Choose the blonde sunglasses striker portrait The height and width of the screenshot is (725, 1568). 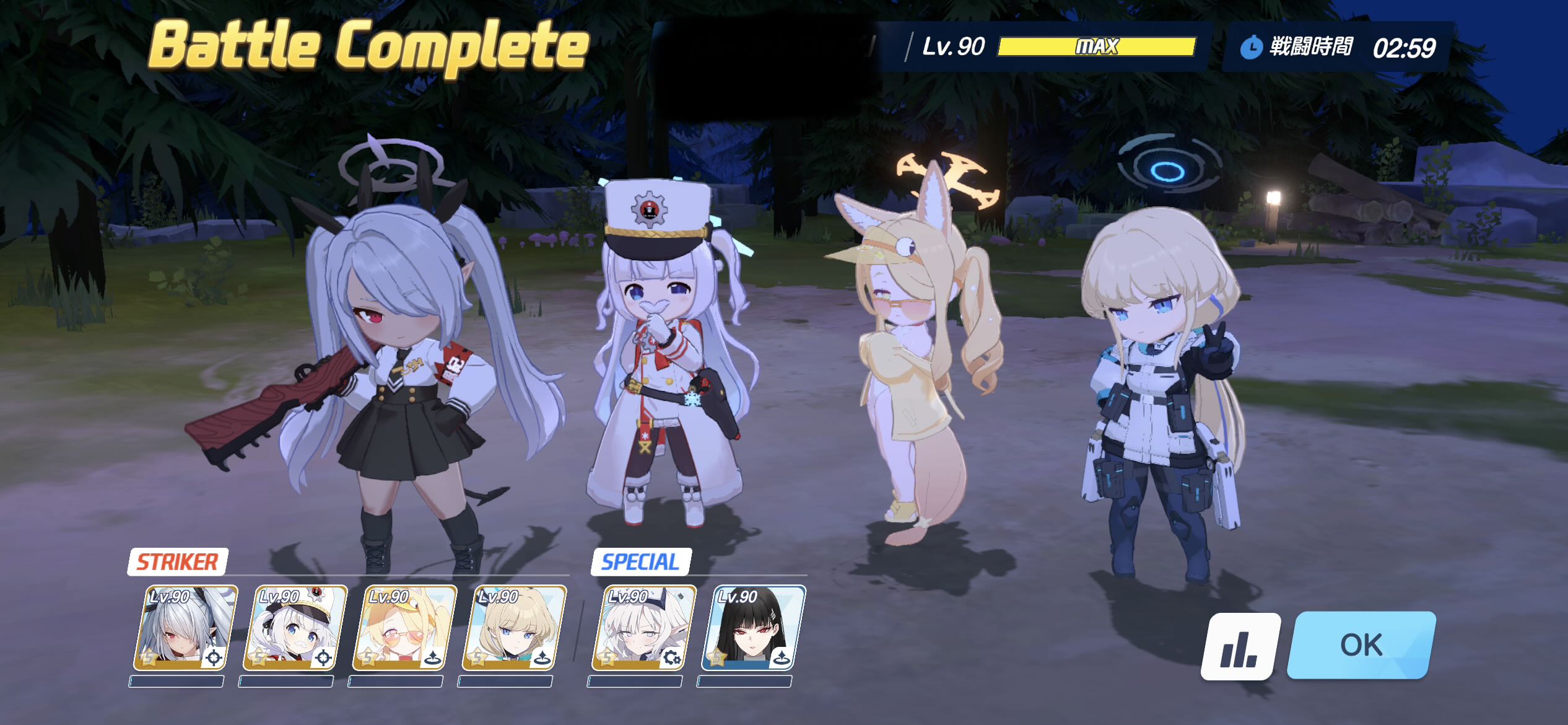pyautogui.click(x=404, y=628)
